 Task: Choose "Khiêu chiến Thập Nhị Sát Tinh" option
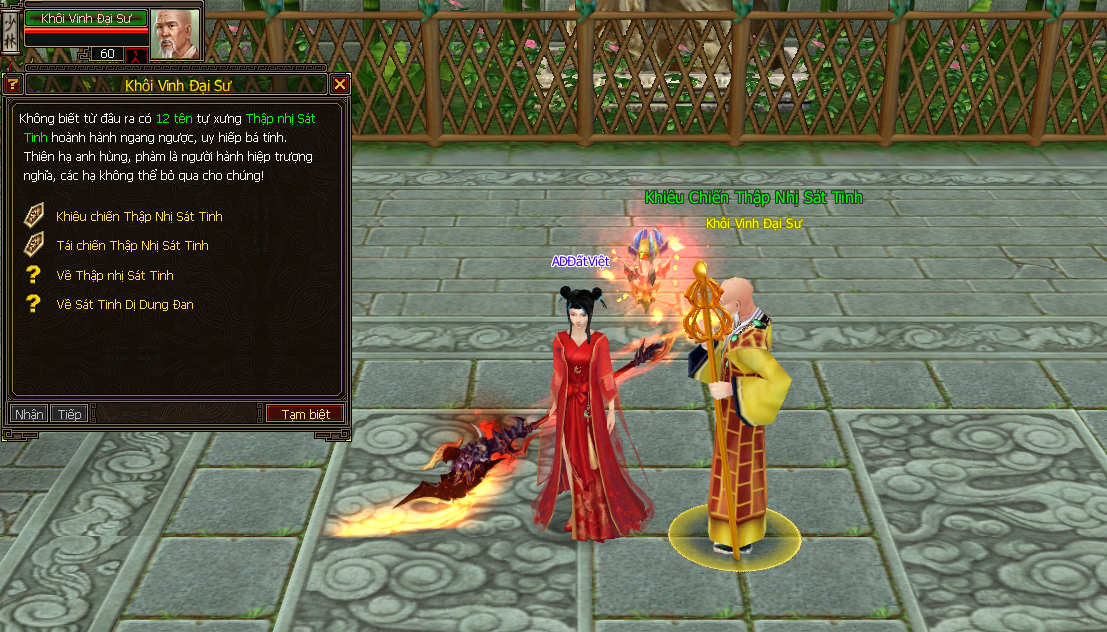coord(139,216)
